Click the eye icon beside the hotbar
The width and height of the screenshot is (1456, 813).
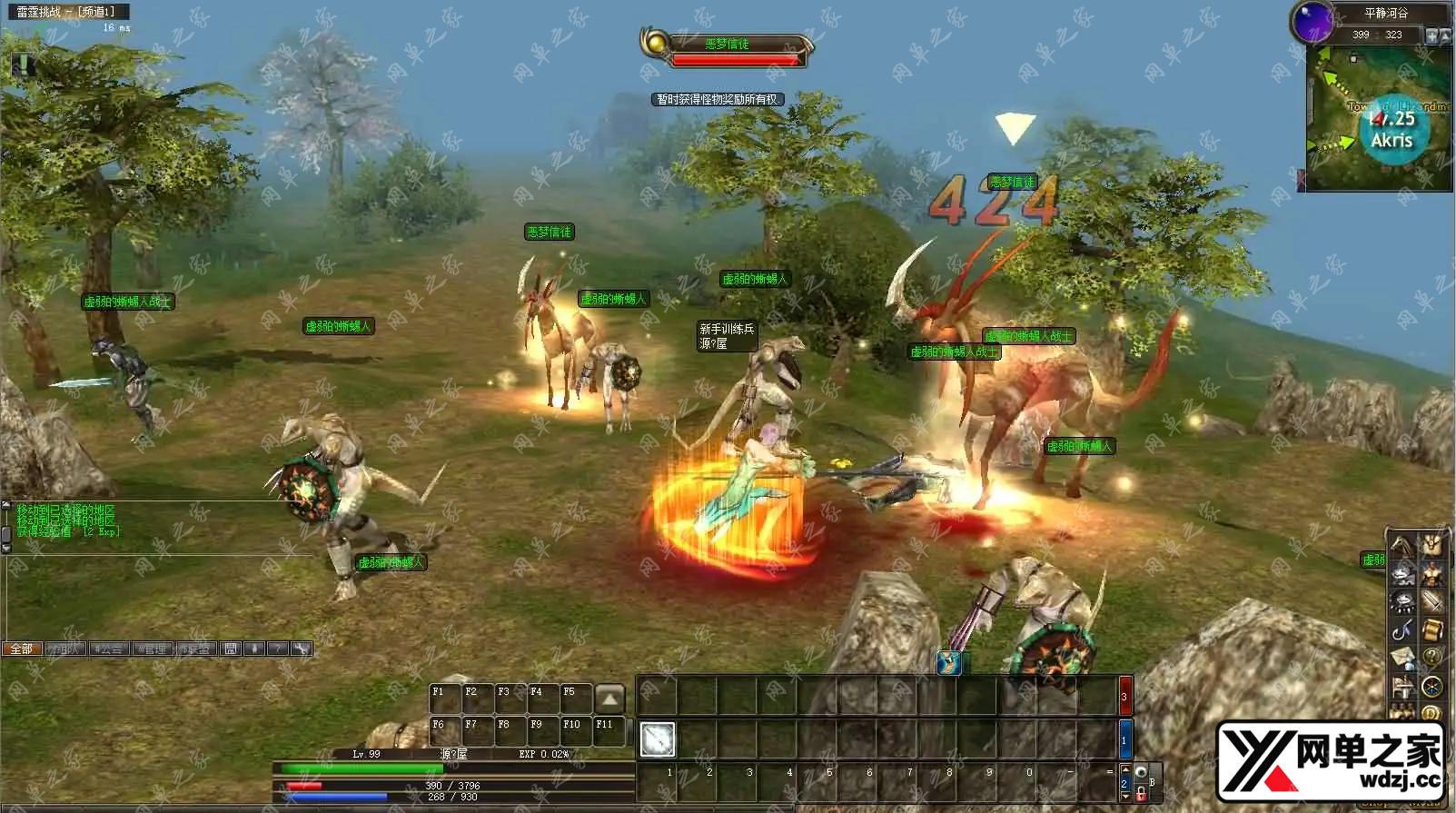(x=1141, y=772)
